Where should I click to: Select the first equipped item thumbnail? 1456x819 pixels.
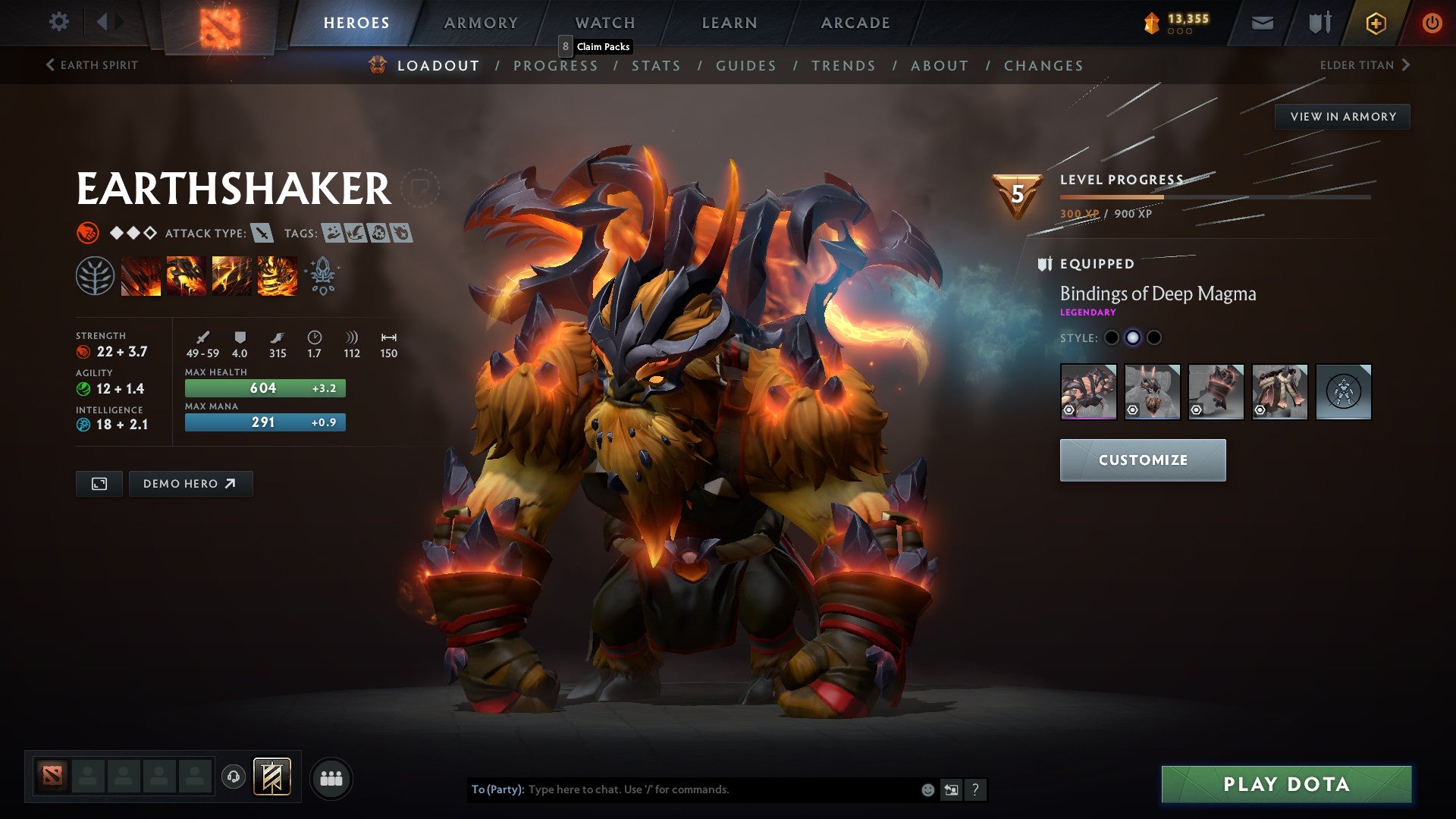tap(1088, 392)
